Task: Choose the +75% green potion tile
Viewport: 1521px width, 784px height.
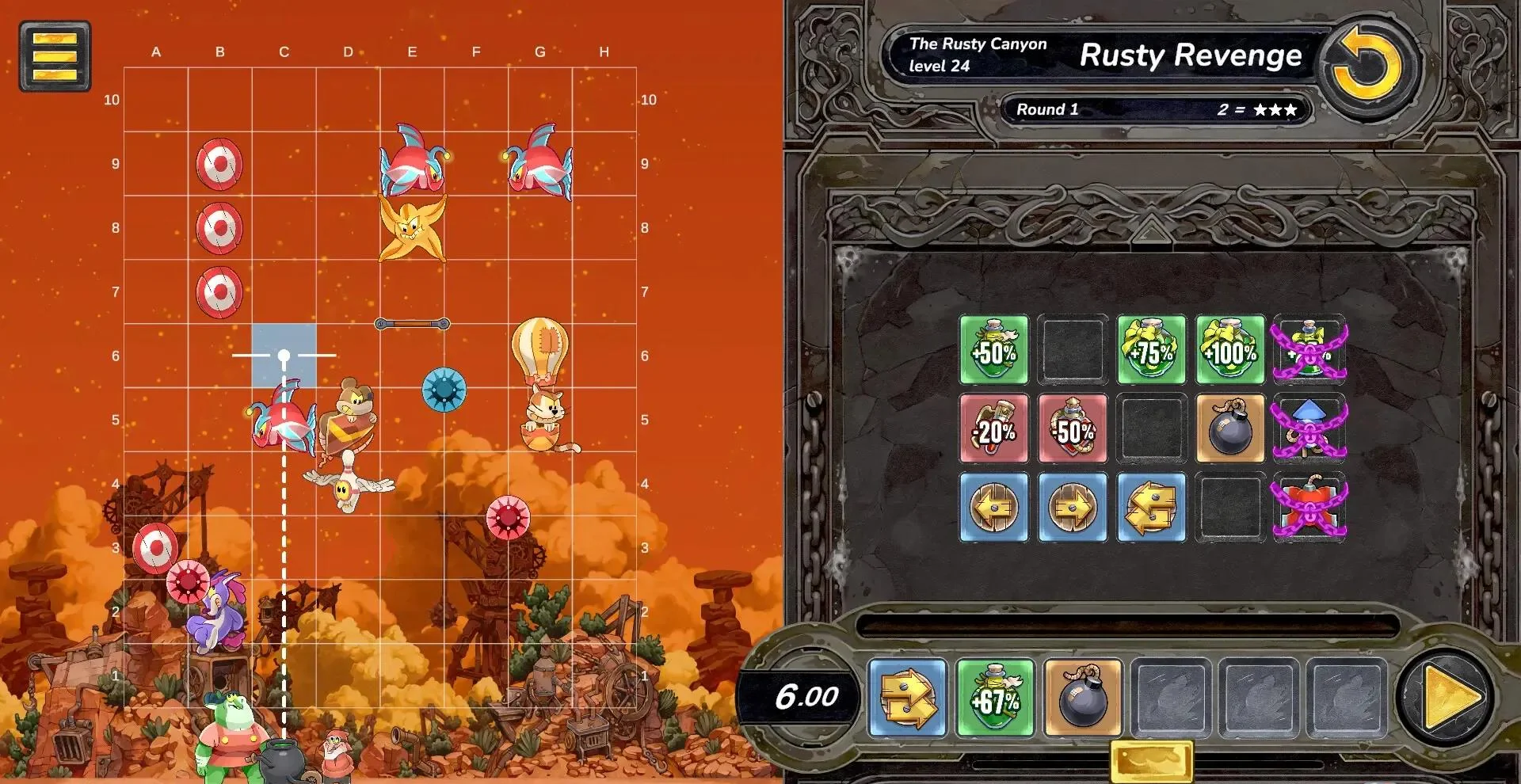Action: coord(1151,349)
